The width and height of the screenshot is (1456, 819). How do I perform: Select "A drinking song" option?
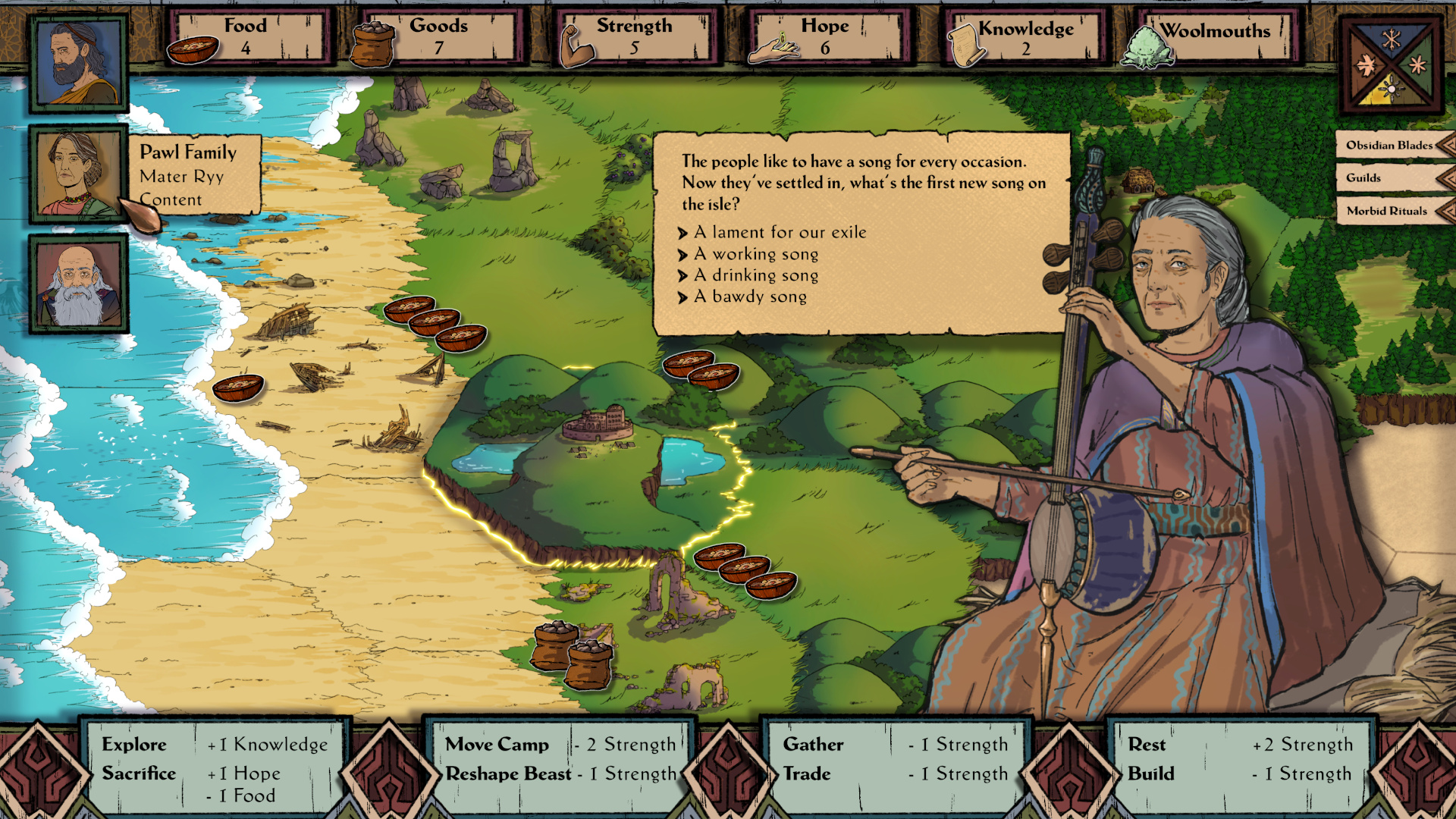(x=756, y=275)
